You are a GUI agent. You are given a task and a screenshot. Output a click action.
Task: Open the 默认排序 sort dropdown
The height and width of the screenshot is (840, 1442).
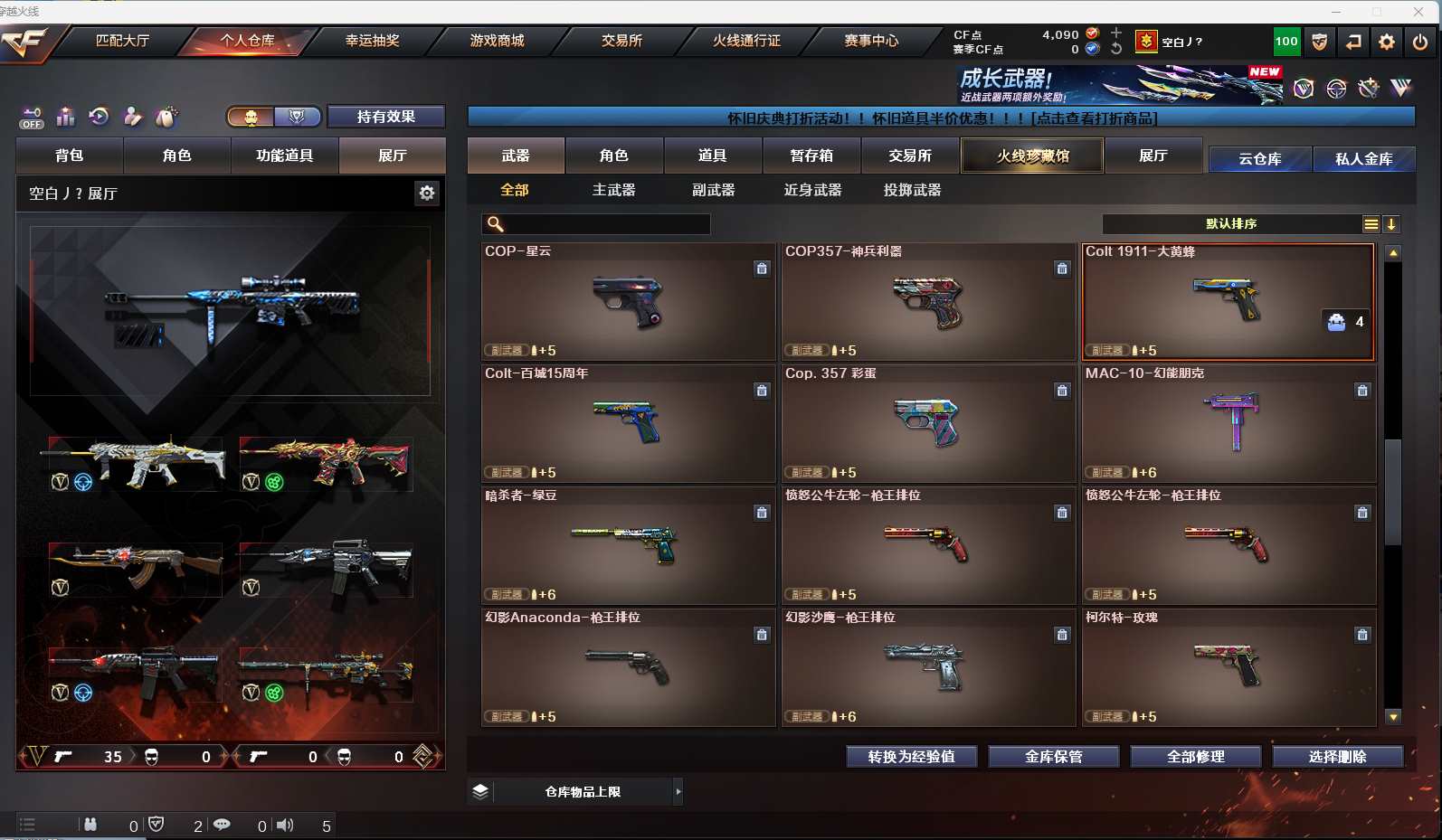pos(1231,224)
